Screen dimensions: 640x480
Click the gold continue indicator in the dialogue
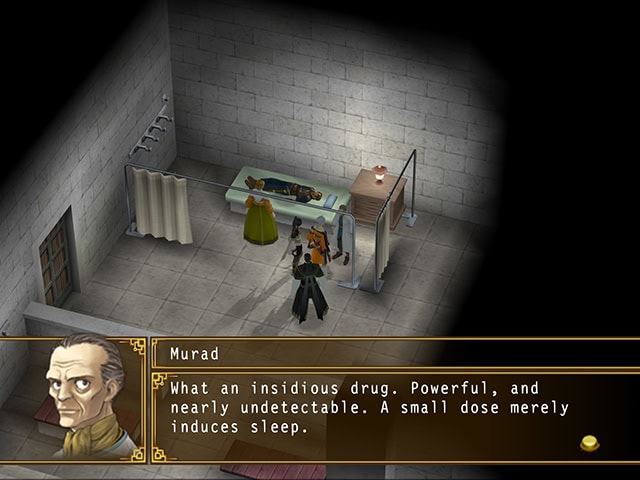[x=591, y=441]
